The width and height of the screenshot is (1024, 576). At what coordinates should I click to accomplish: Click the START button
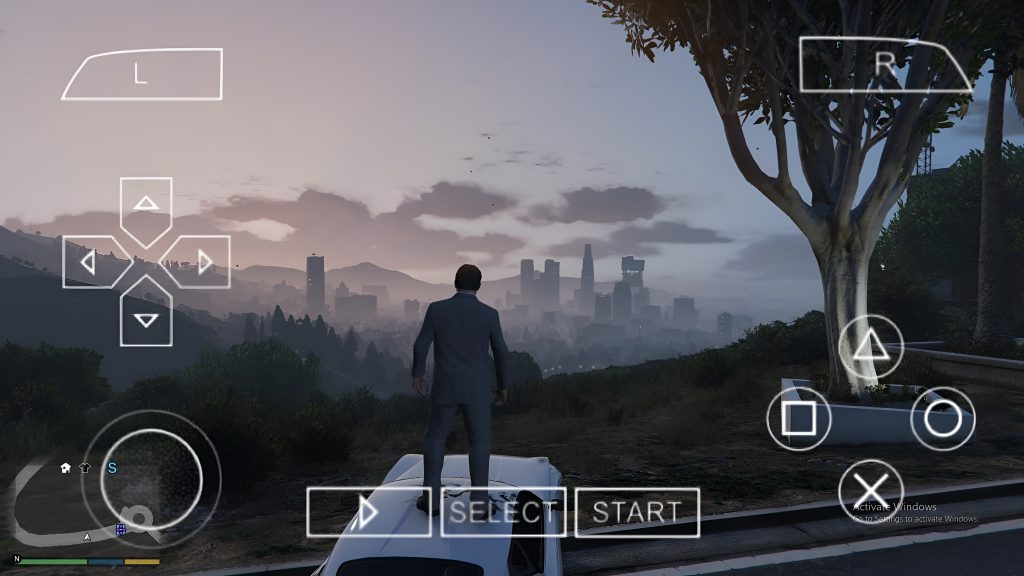click(637, 512)
